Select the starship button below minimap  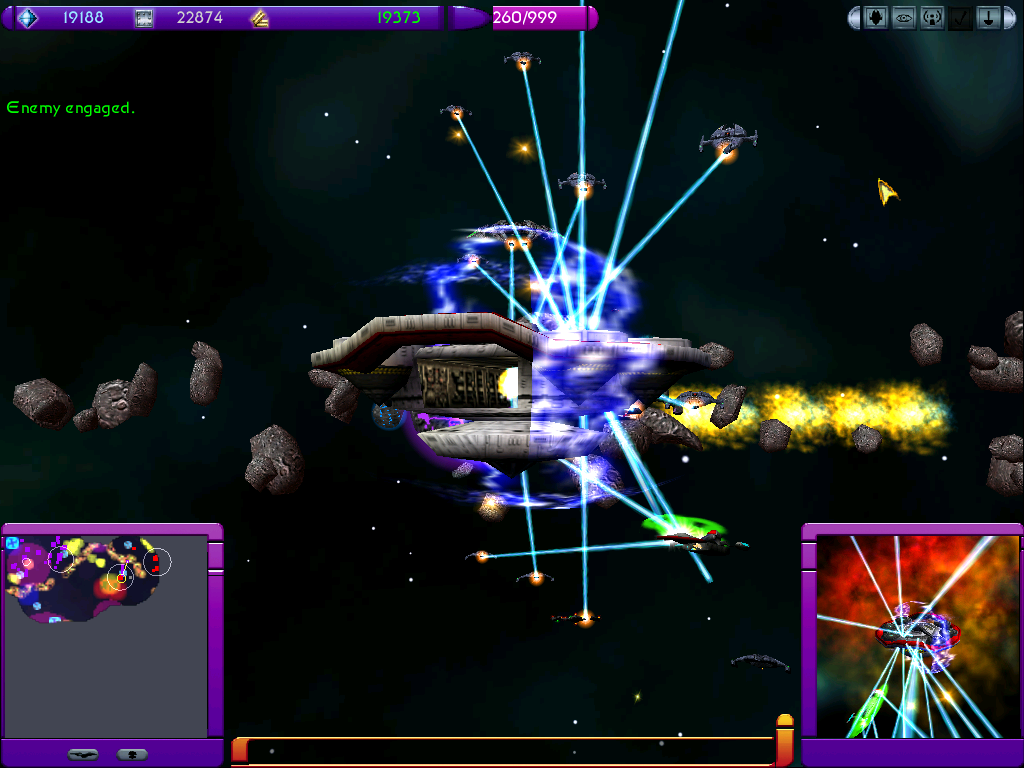coord(83,754)
